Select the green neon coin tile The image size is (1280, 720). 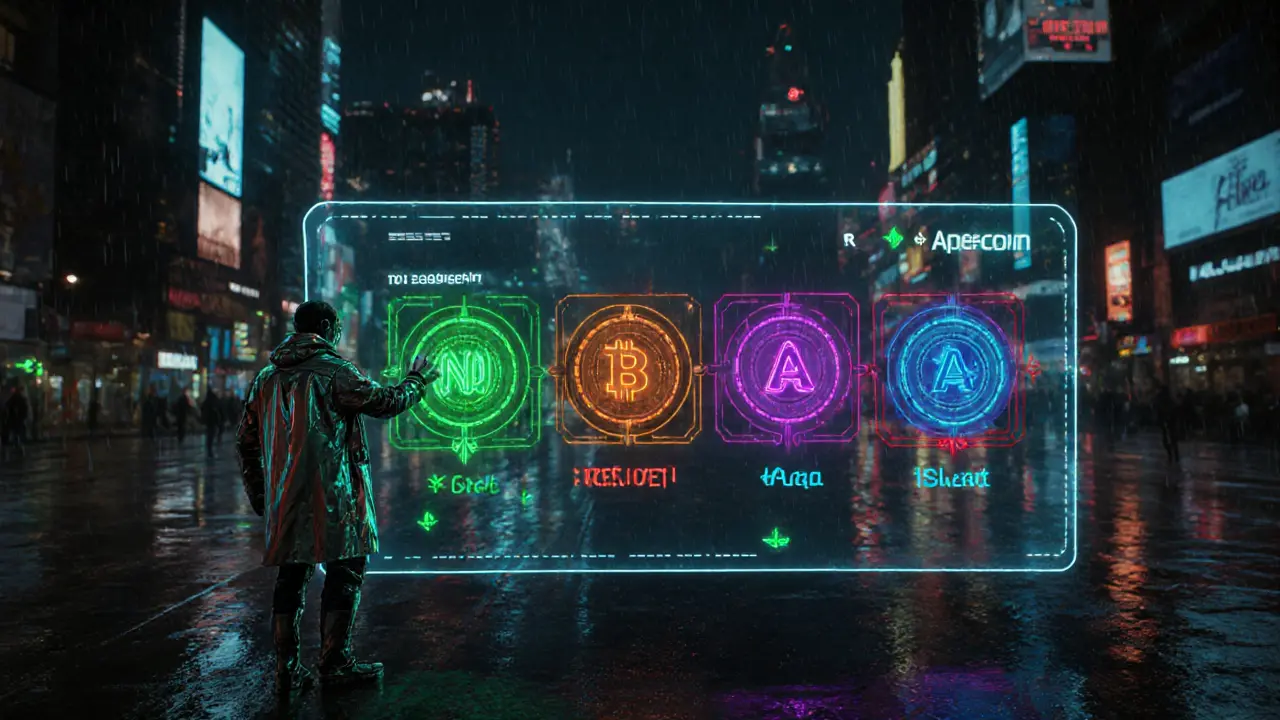pos(464,370)
